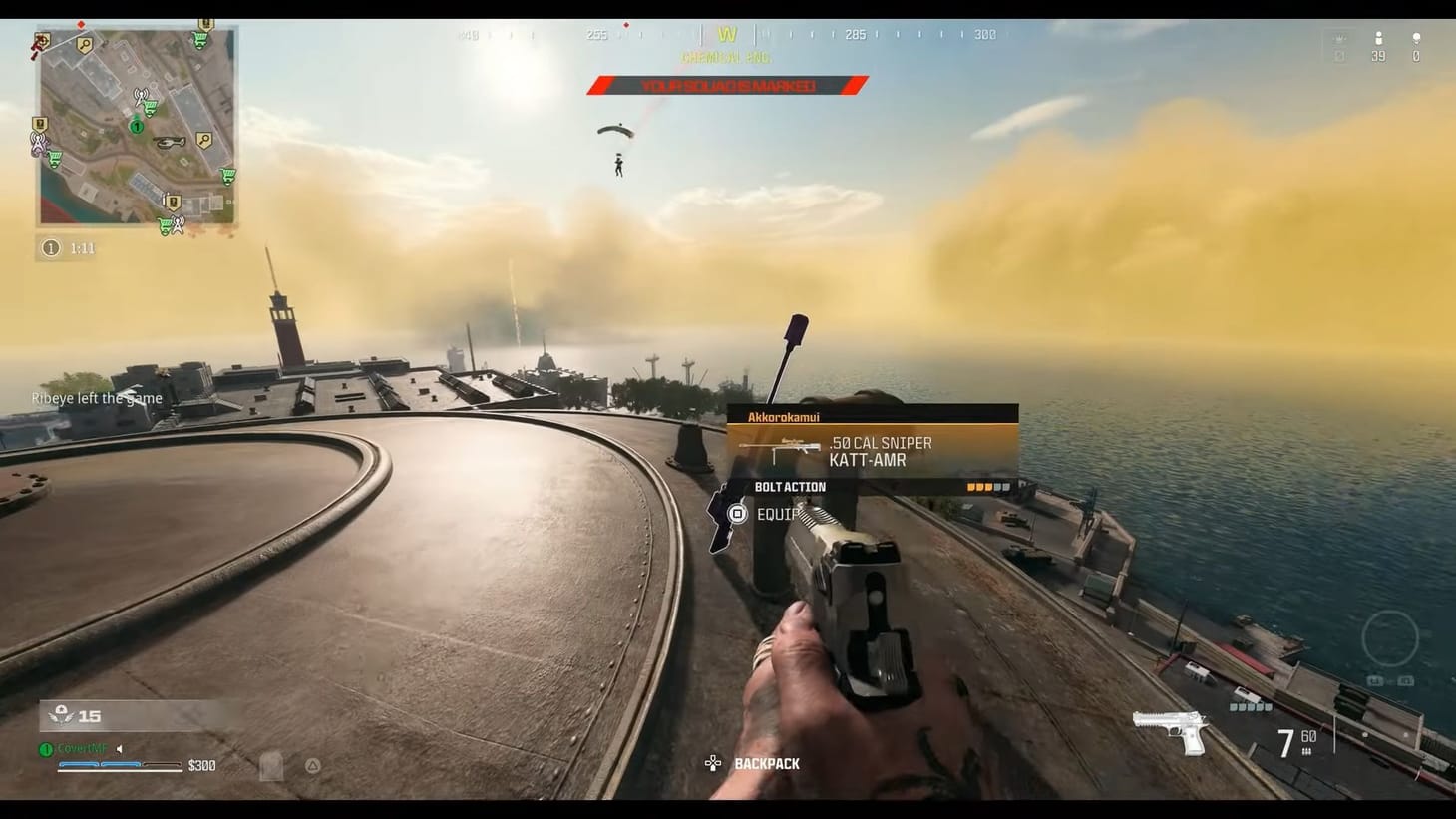Viewport: 1456px width, 819px height.
Task: Click the YOUR SQUAD IS MARKED banner
Action: tap(727, 85)
